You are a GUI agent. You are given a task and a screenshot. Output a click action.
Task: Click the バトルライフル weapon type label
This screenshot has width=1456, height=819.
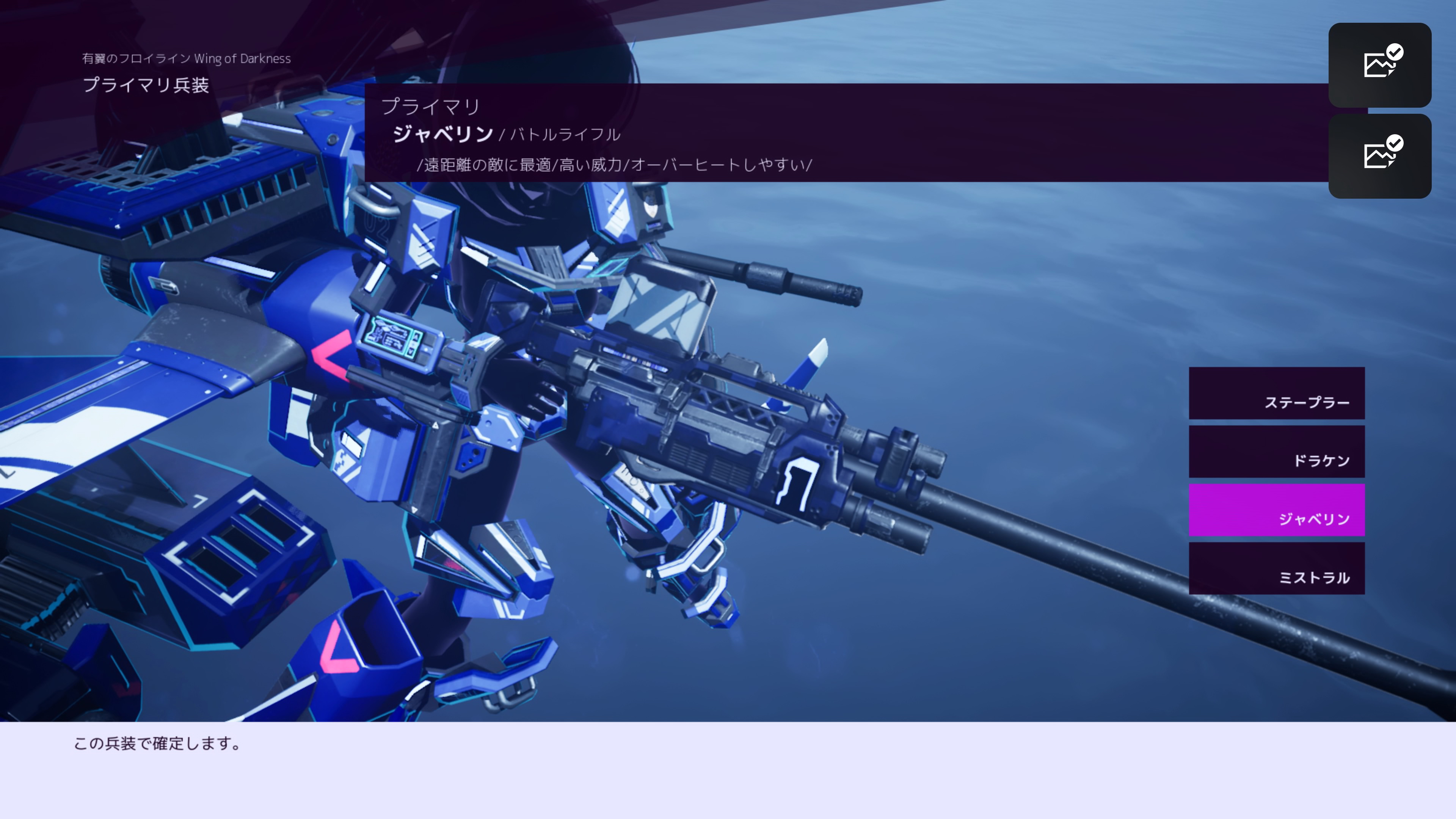[x=564, y=135]
